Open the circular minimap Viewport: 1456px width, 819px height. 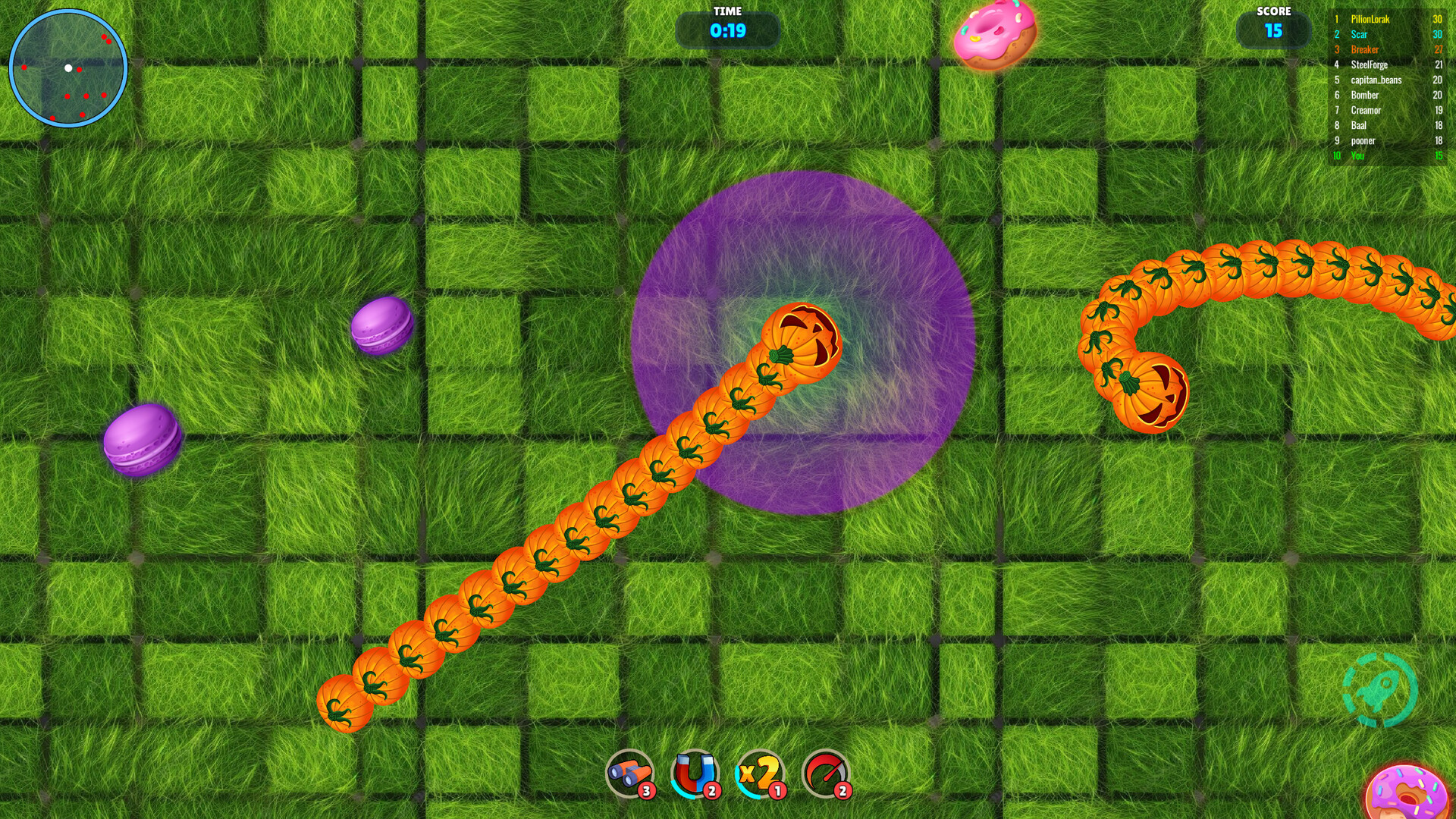68,68
